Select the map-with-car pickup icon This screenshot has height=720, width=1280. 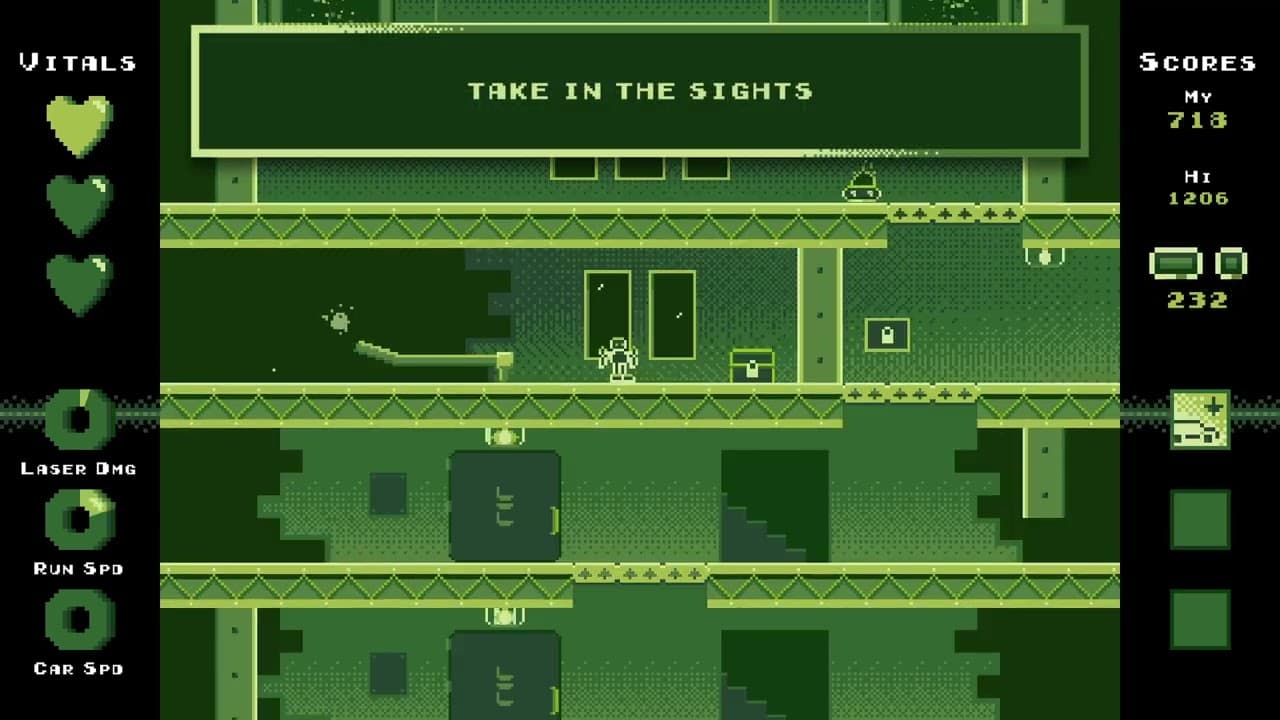point(1199,418)
